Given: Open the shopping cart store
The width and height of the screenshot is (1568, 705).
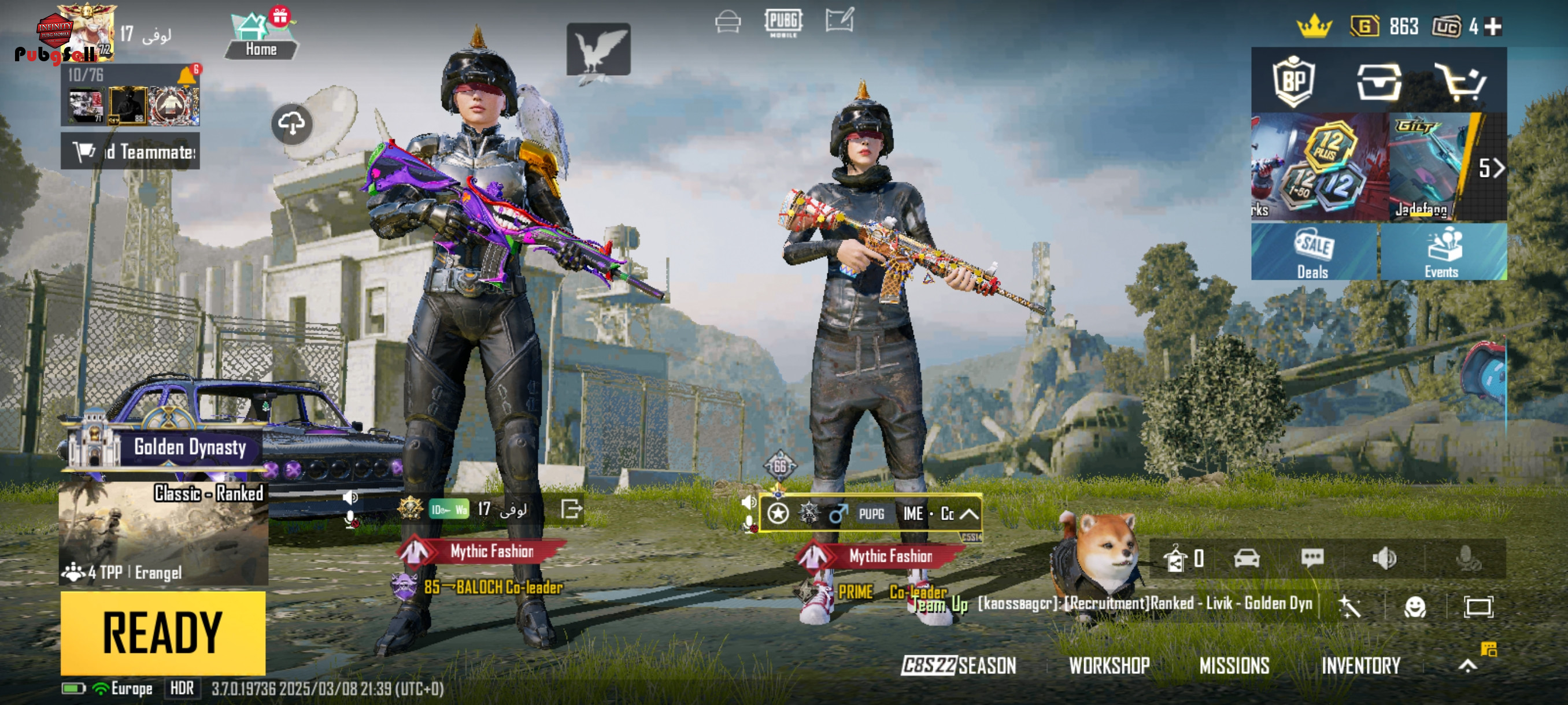Looking at the screenshot, I should click(1460, 81).
